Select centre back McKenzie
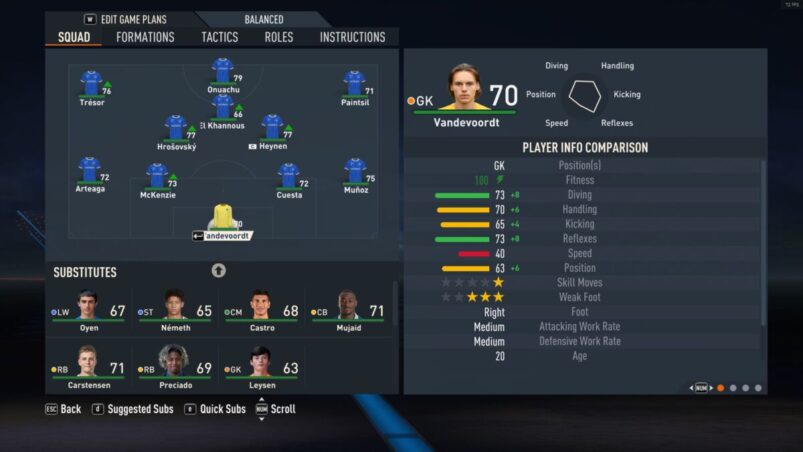Image resolution: width=803 pixels, height=452 pixels. point(157,178)
